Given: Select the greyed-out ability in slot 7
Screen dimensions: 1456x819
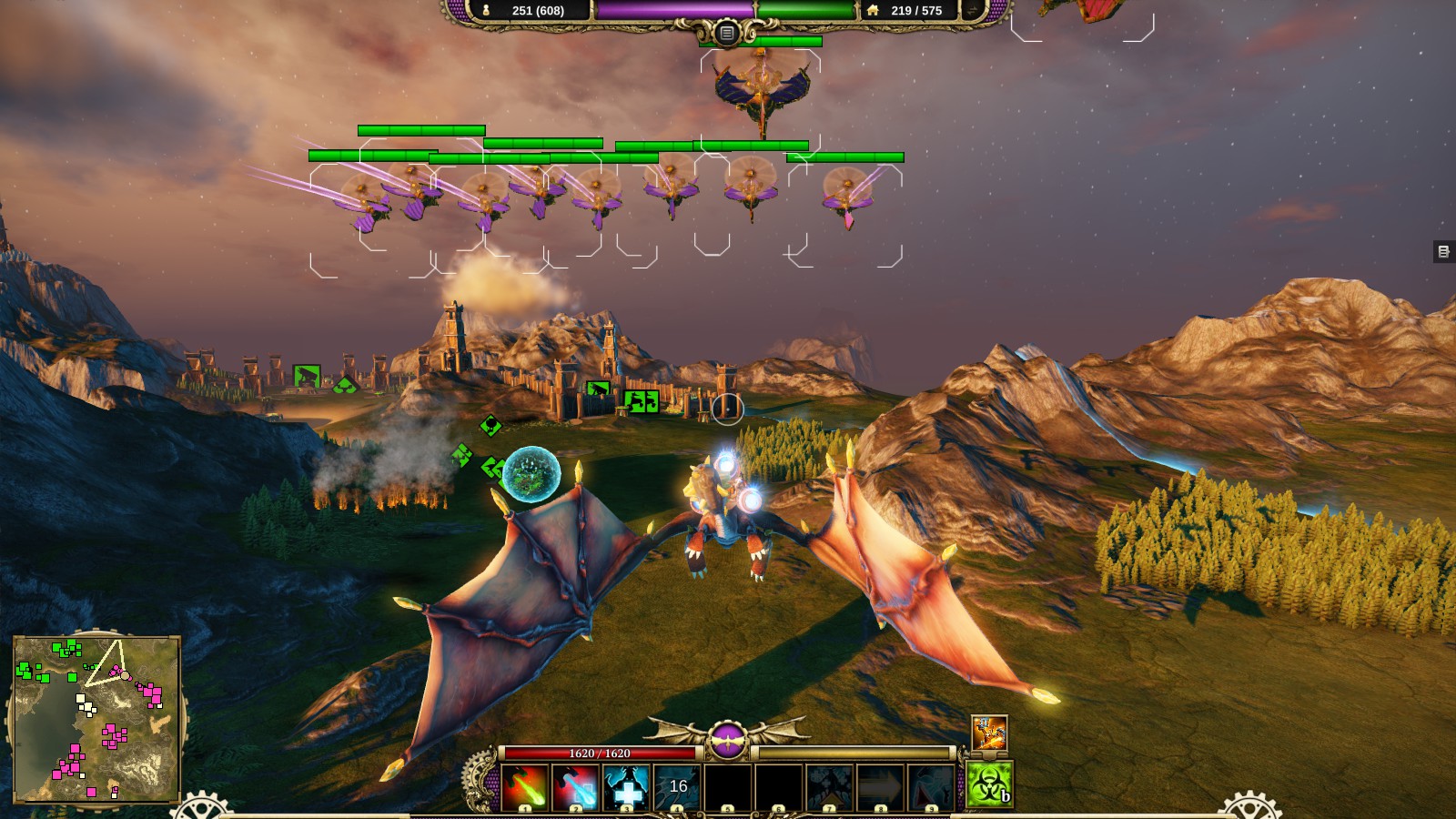Looking at the screenshot, I should tap(830, 786).
